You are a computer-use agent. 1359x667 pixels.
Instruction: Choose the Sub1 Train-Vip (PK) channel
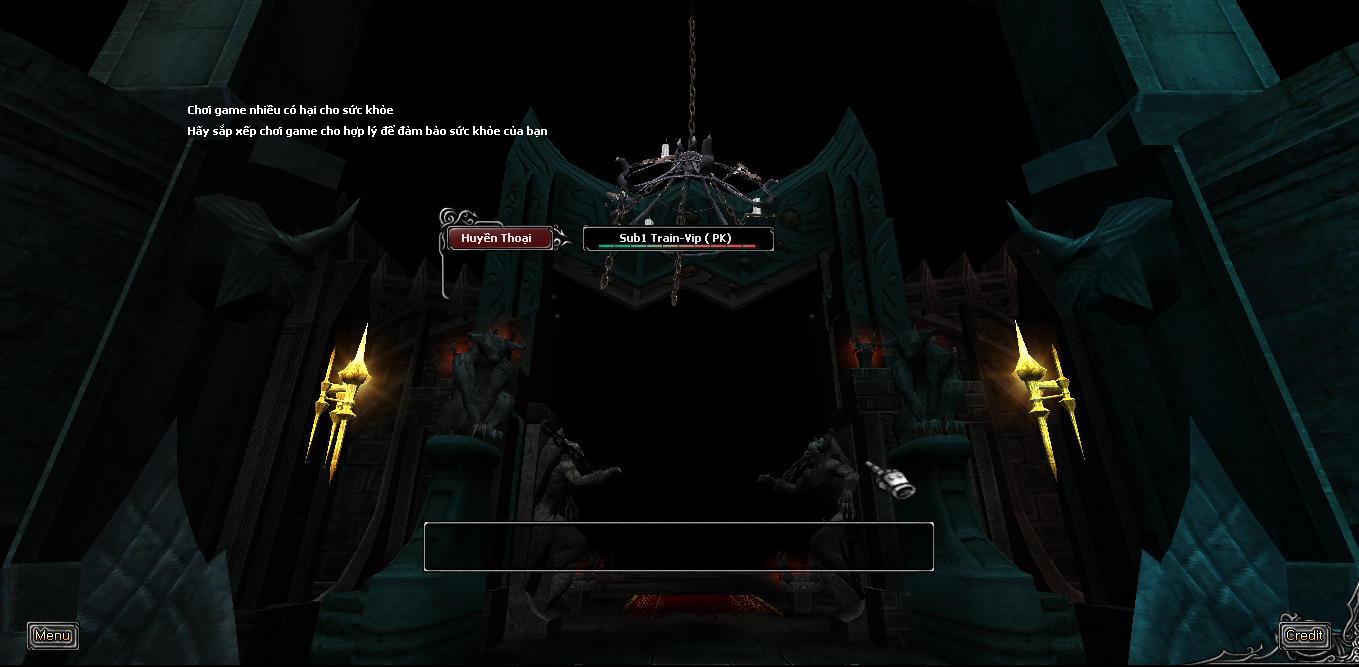pyautogui.click(x=678, y=239)
